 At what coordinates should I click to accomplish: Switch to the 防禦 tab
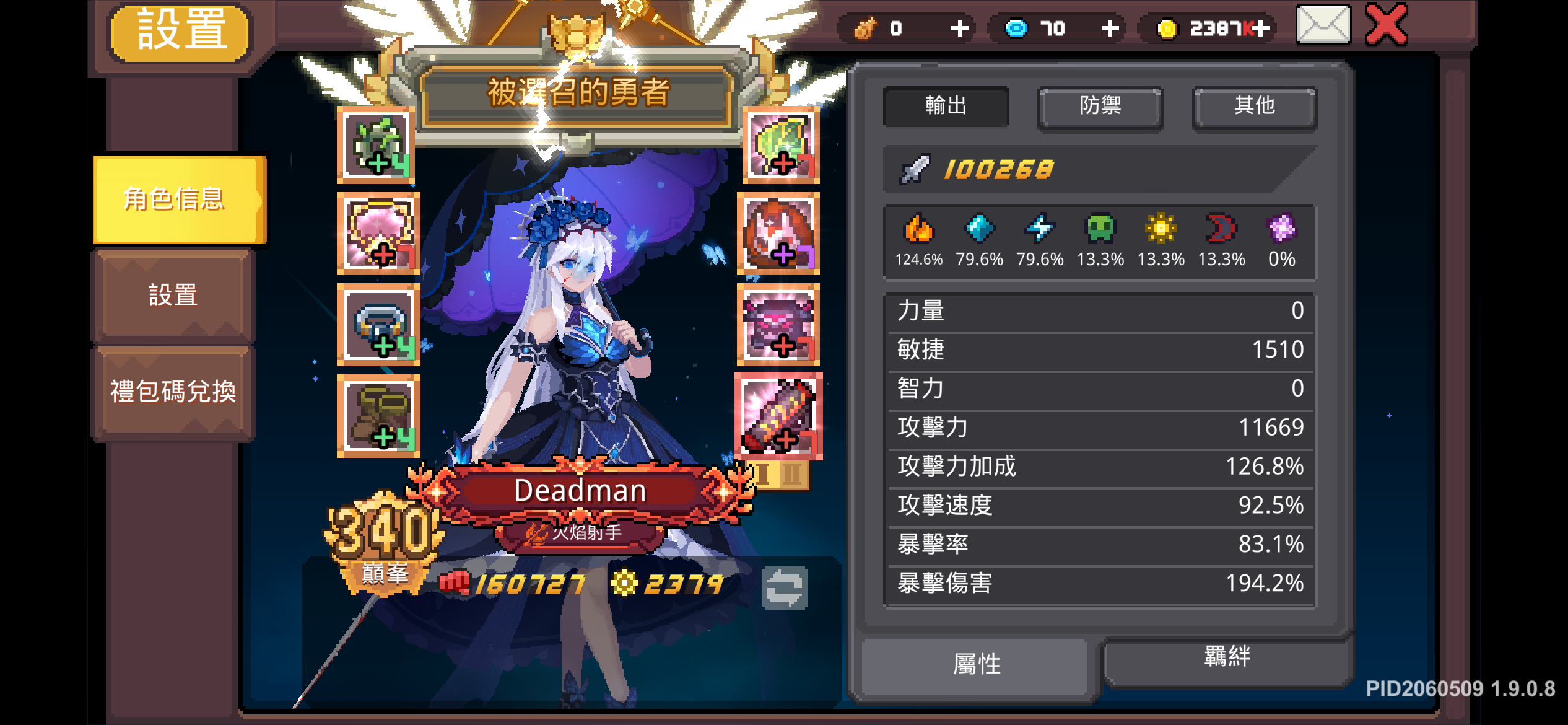[x=1100, y=107]
